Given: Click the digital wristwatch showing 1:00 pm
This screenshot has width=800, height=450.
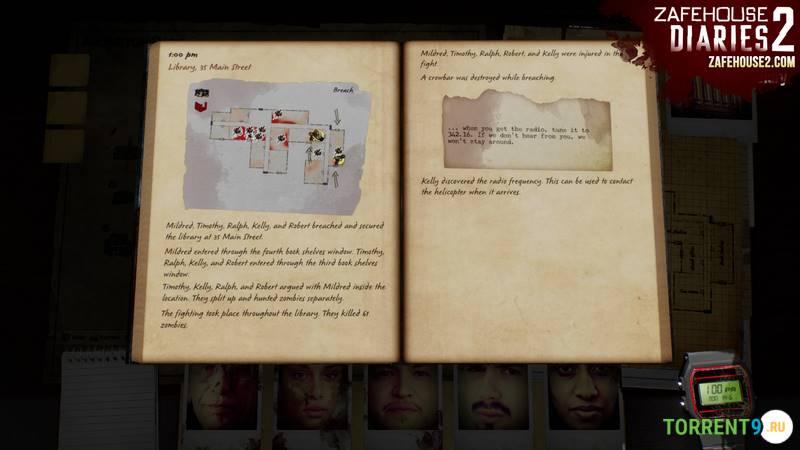Looking at the screenshot, I should pos(714,389).
